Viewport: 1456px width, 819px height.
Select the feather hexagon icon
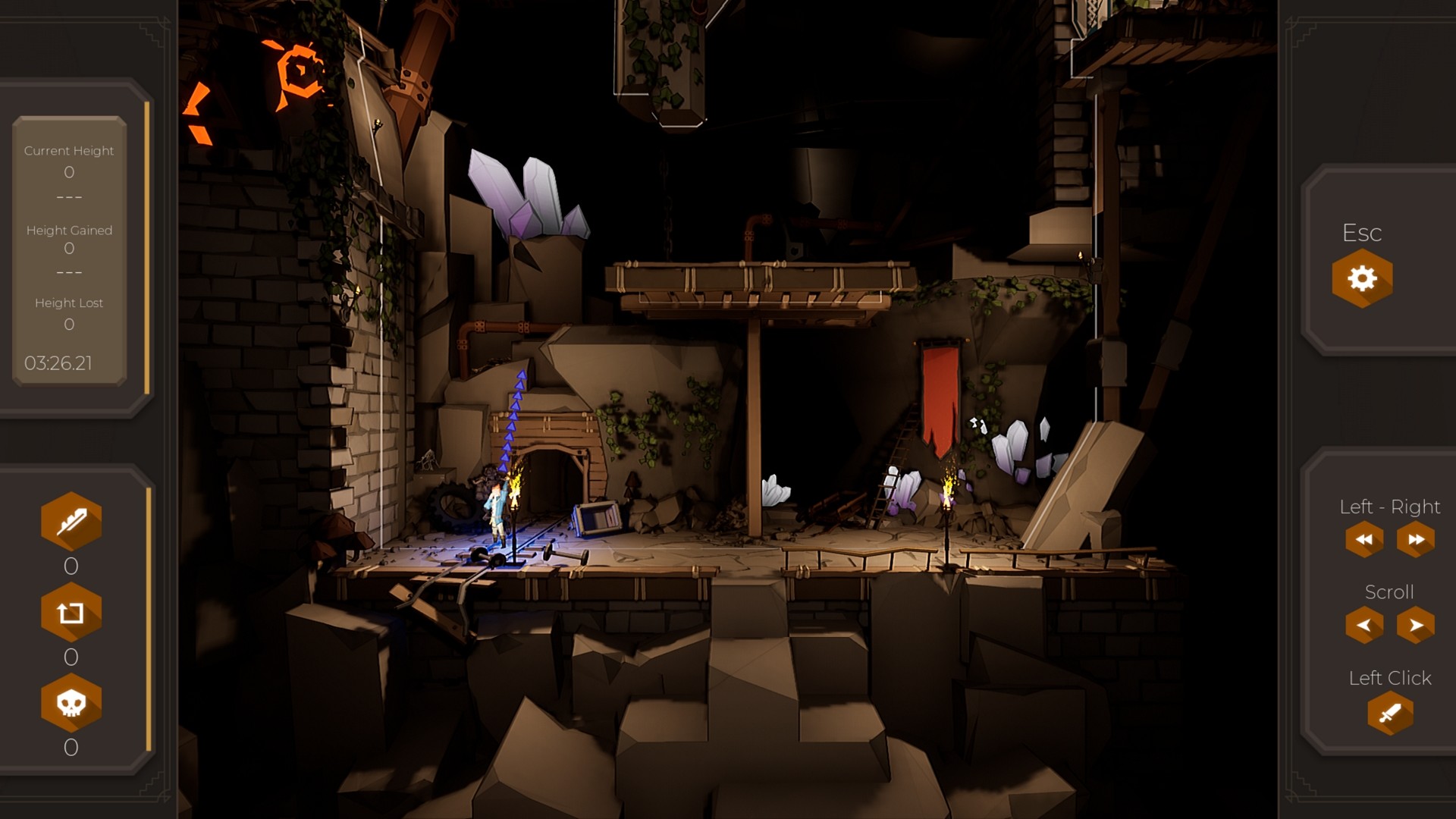[x=71, y=520]
